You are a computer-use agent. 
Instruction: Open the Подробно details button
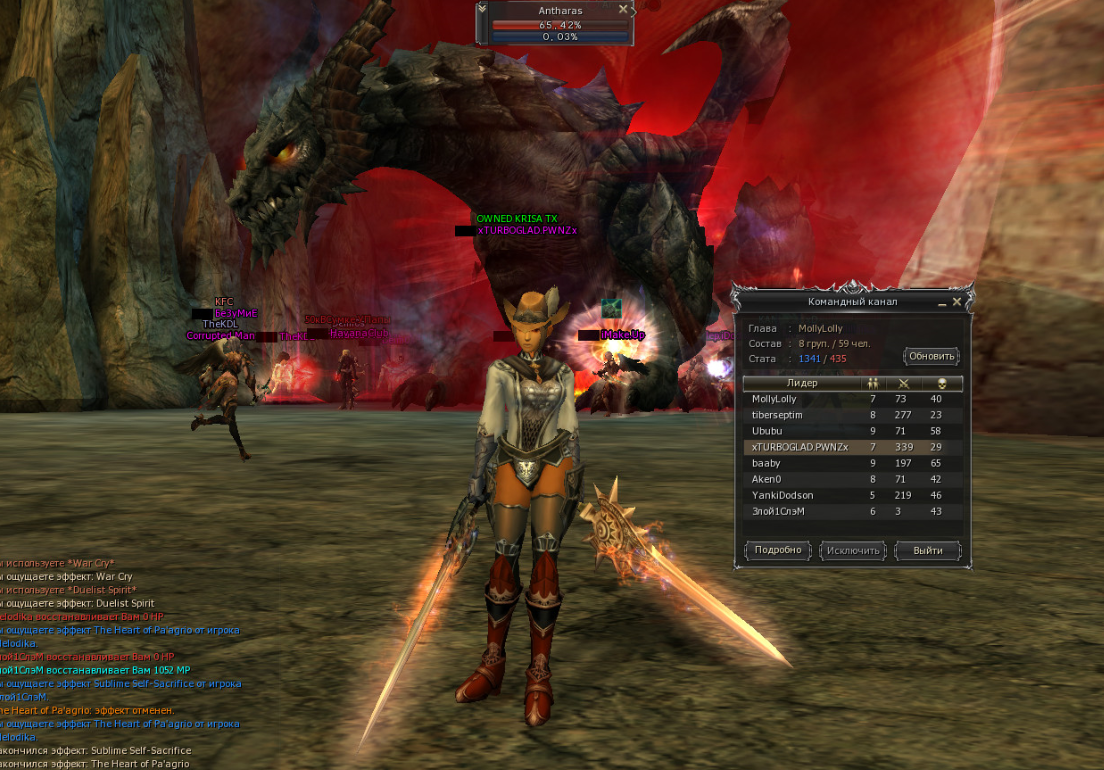778,550
